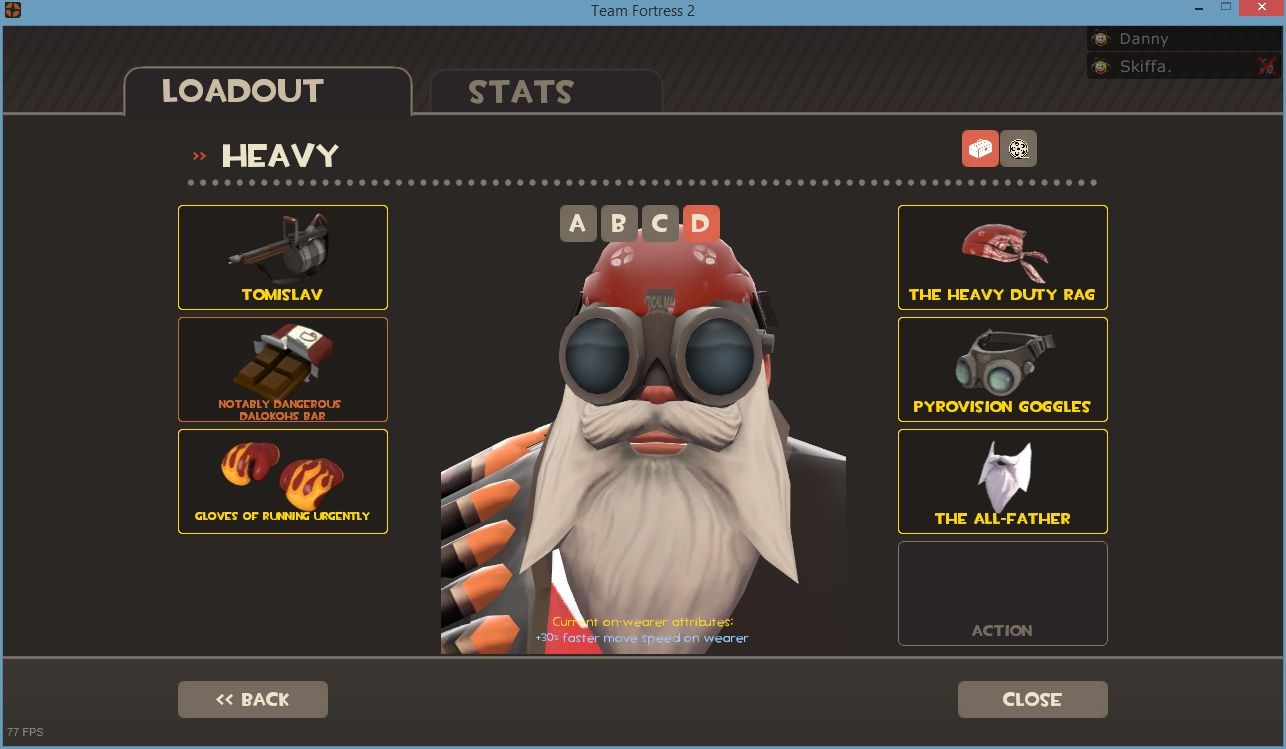Viewport: 1286px width, 749px height.
Task: Switch to loadout preset A
Action: [578, 224]
